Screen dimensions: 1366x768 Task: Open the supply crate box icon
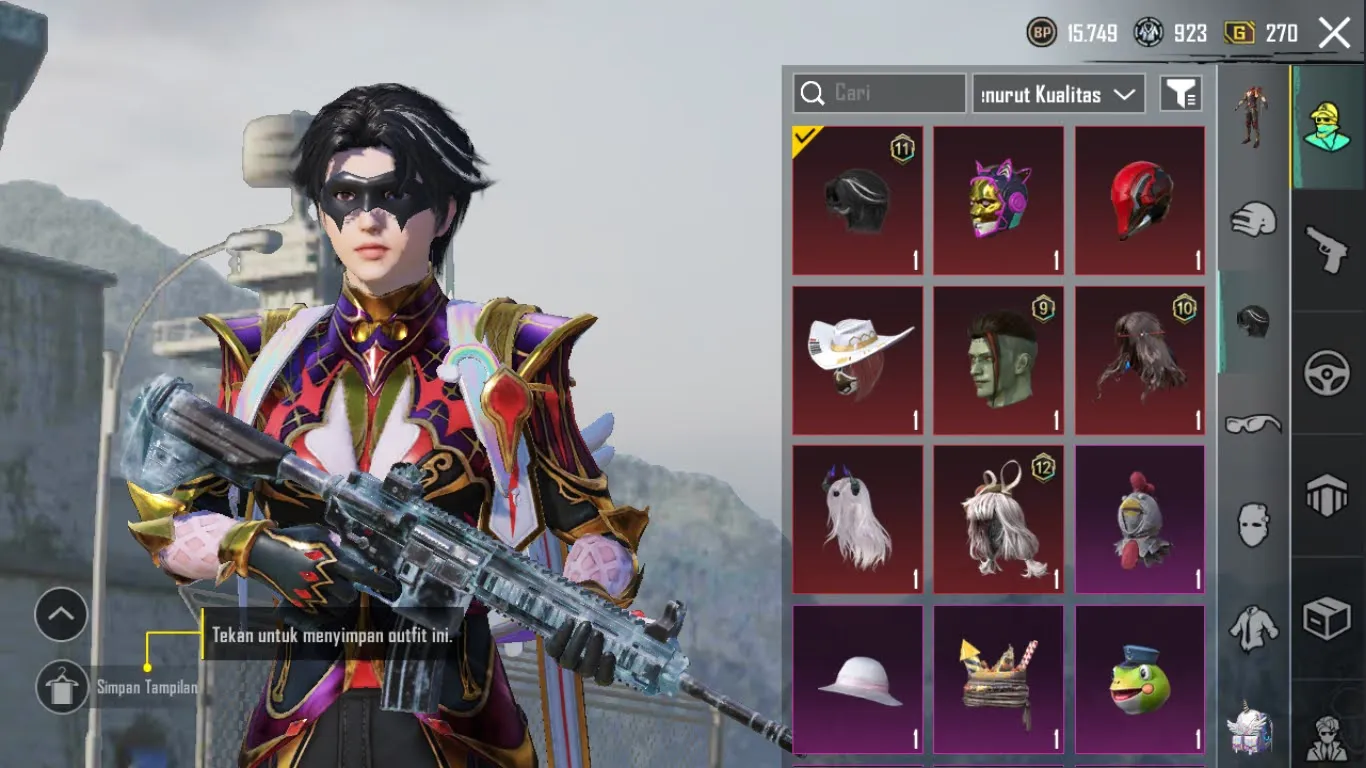[x=1328, y=618]
